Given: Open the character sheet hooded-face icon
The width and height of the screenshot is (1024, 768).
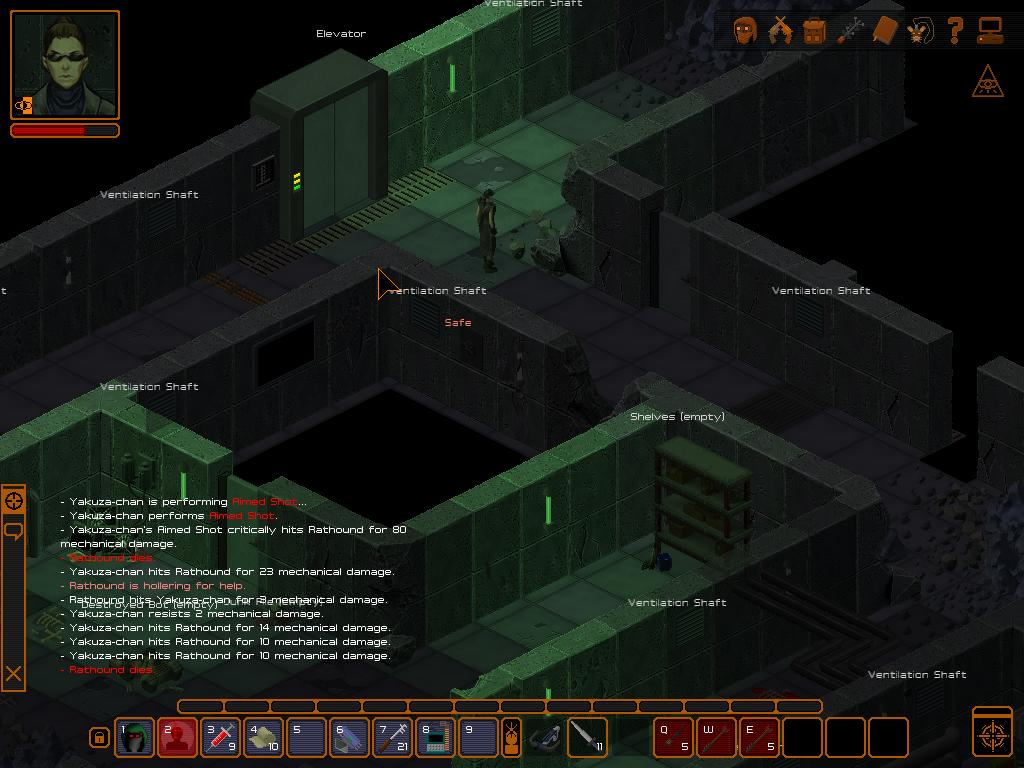Looking at the screenshot, I should [x=744, y=31].
